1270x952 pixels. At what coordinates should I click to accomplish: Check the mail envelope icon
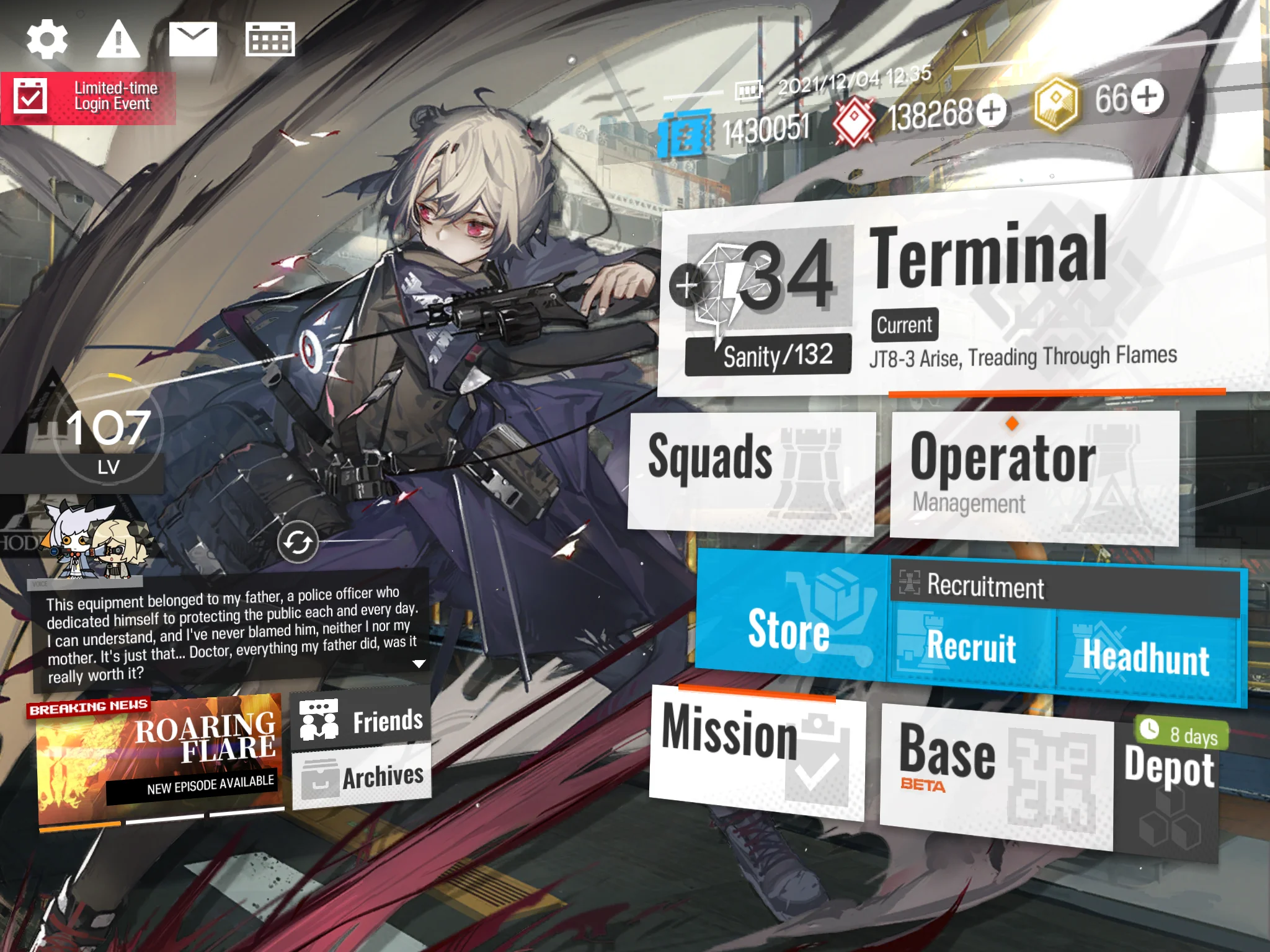[x=193, y=39]
